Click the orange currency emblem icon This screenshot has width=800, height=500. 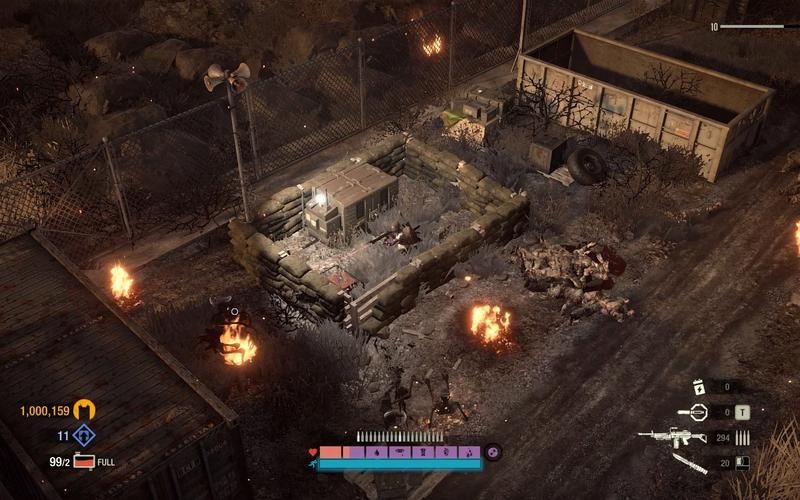point(86,410)
